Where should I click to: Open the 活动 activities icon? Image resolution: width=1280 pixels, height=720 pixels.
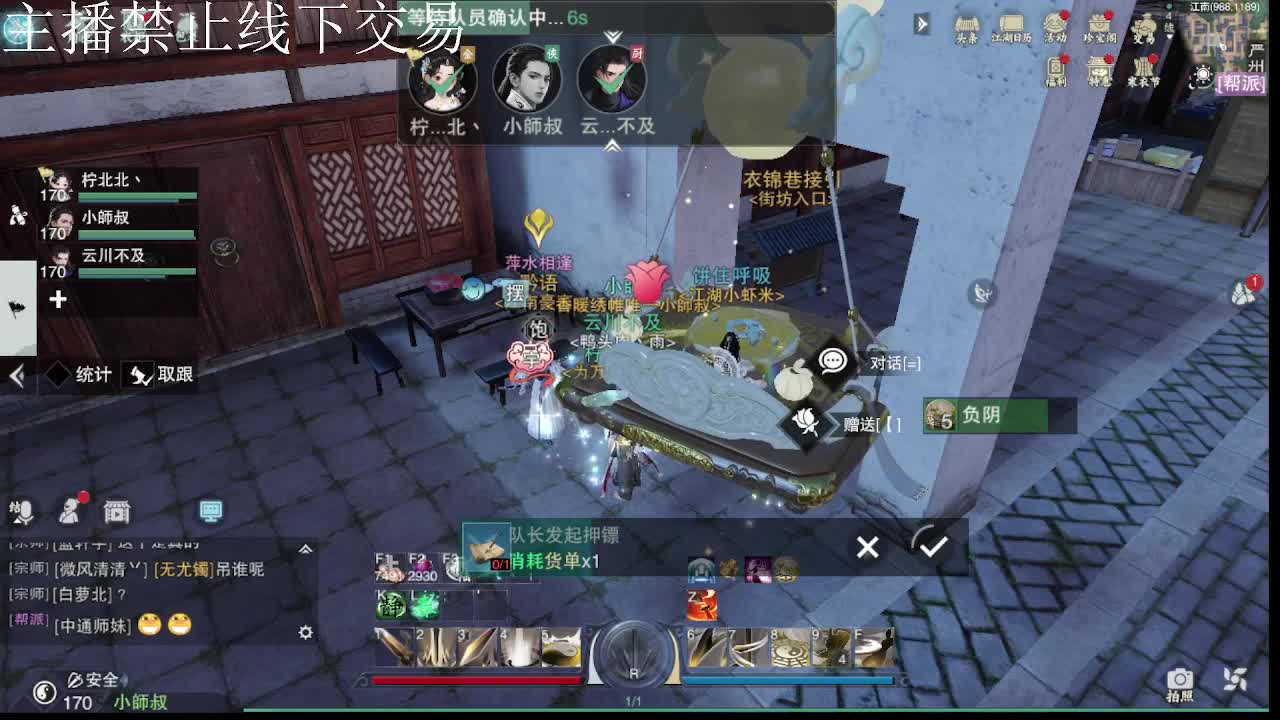coord(1055,25)
